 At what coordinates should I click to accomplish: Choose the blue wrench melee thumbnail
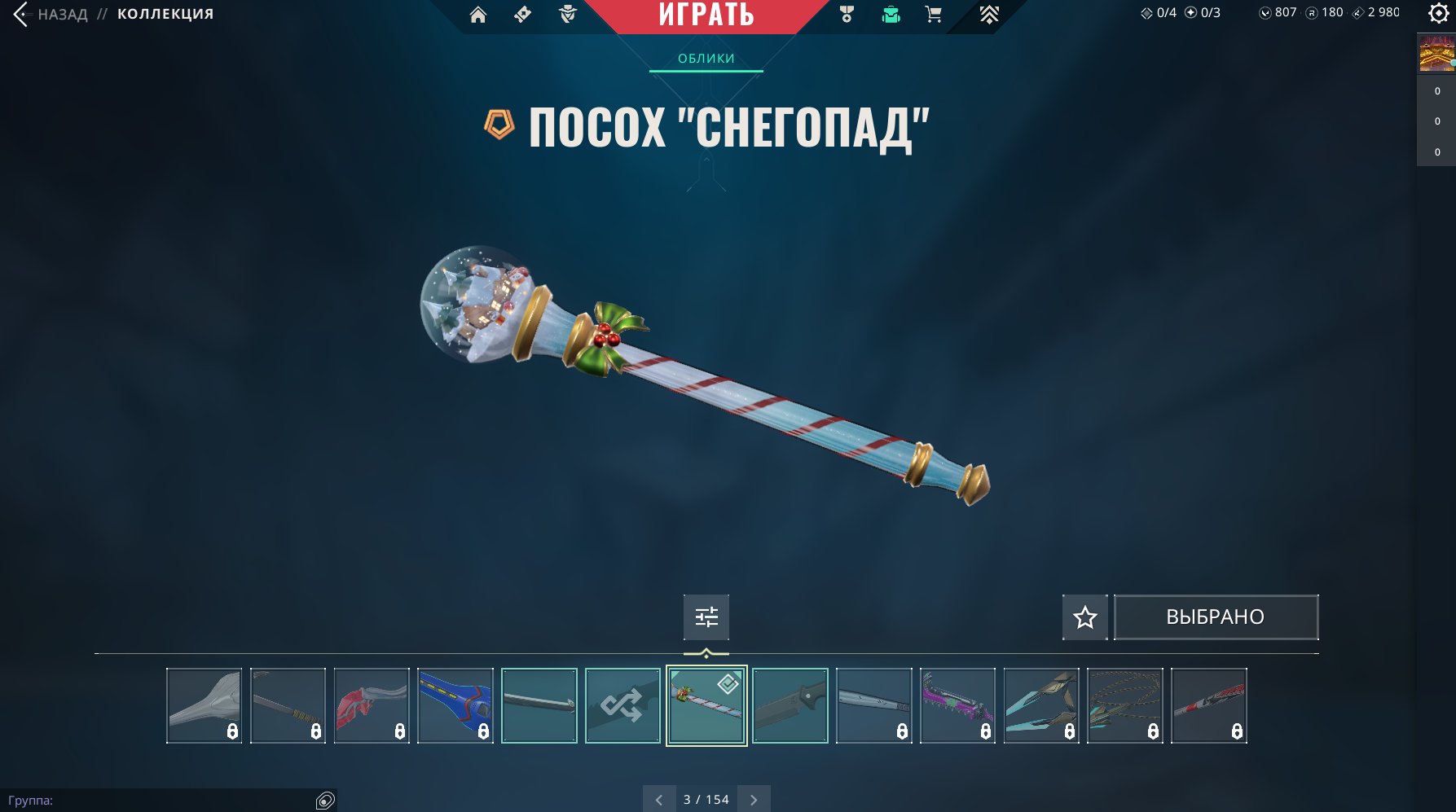click(x=455, y=705)
